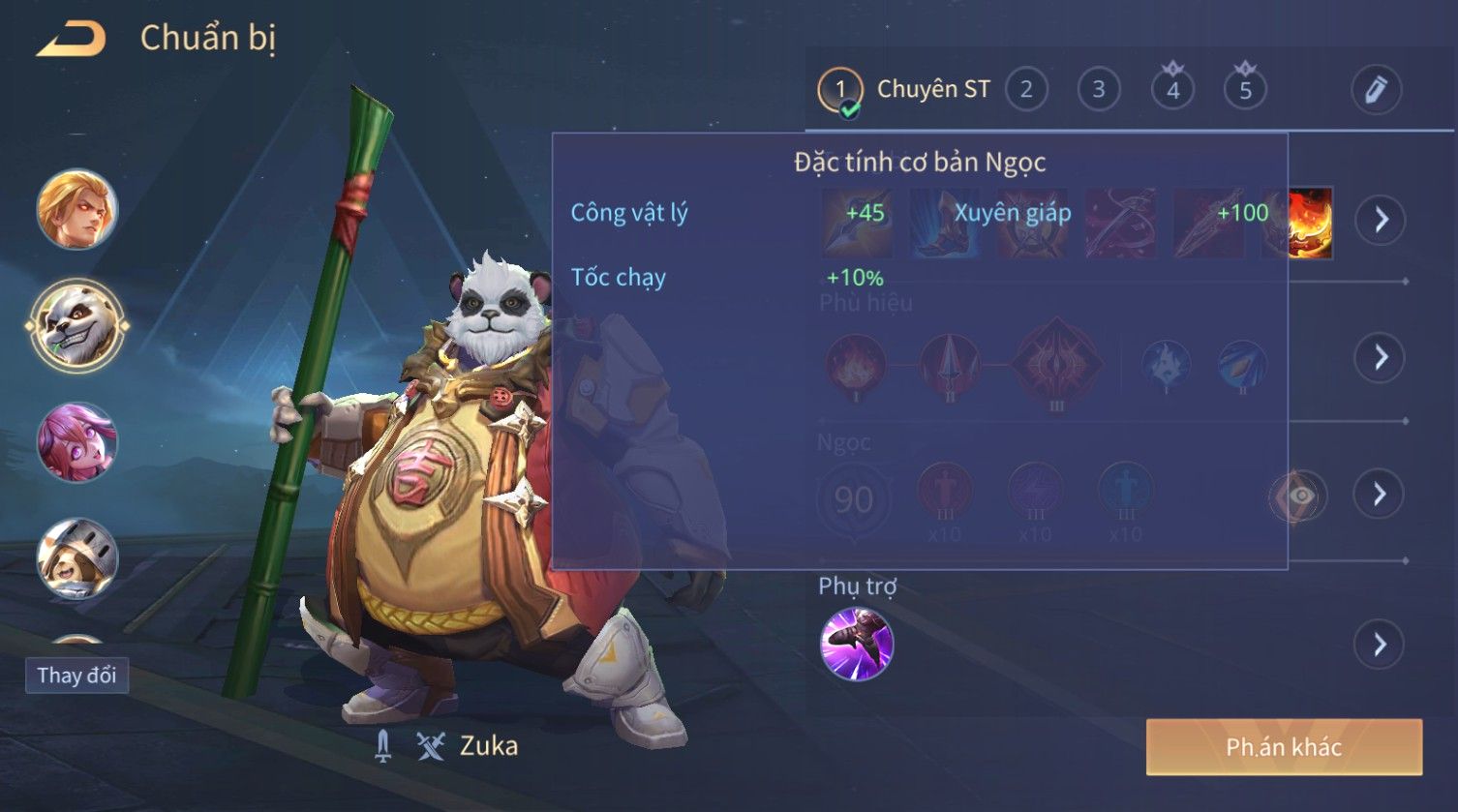Click the Thay đổi button

point(76,676)
